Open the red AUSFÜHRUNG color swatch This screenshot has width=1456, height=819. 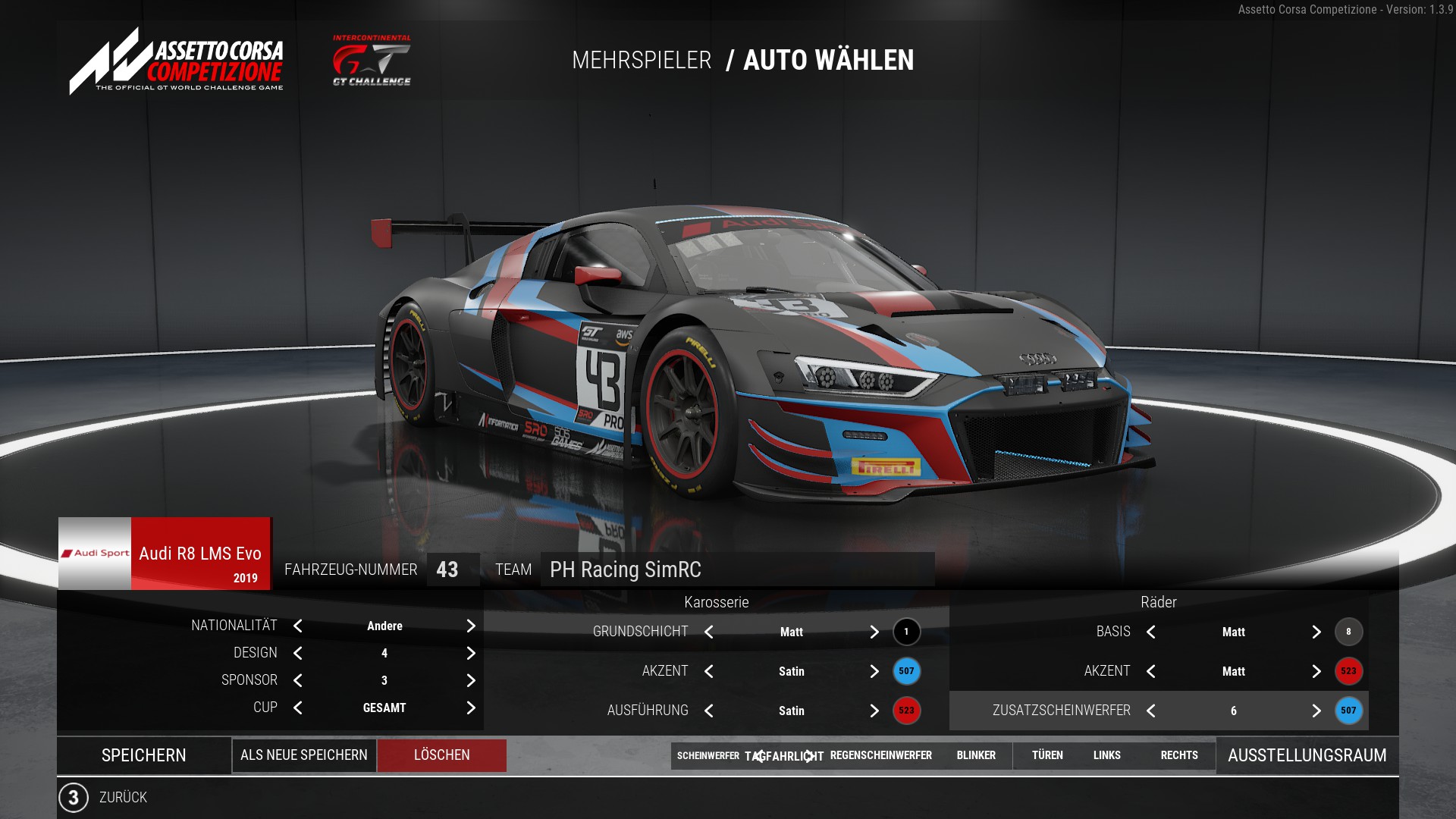(906, 711)
